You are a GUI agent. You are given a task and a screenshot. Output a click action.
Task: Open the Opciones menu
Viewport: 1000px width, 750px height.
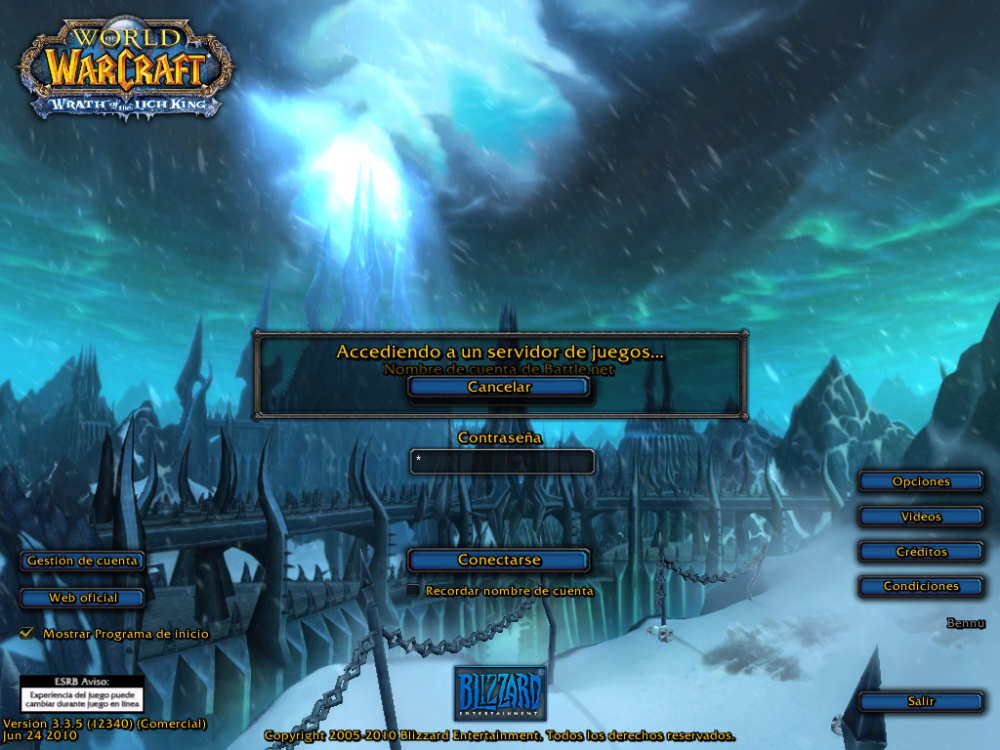coord(921,482)
